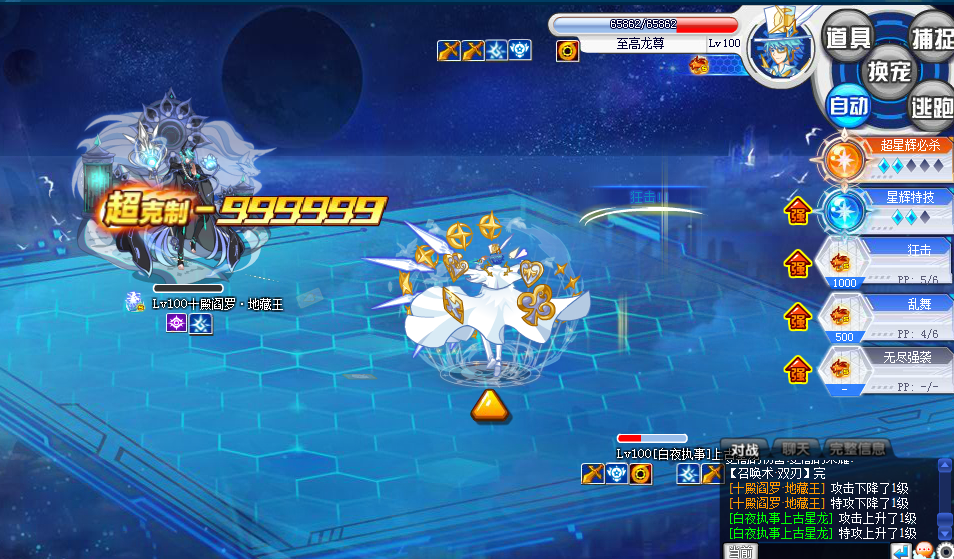Click the 强 arrow beside 狂击
Image resolution: width=954 pixels, height=559 pixels.
tap(798, 266)
